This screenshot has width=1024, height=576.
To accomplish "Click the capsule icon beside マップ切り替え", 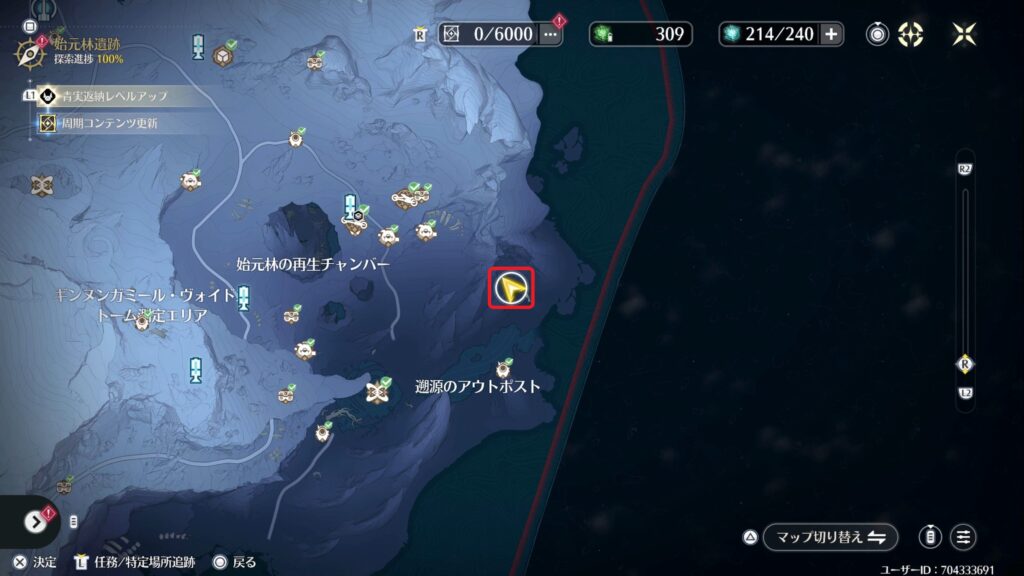I will (930, 537).
